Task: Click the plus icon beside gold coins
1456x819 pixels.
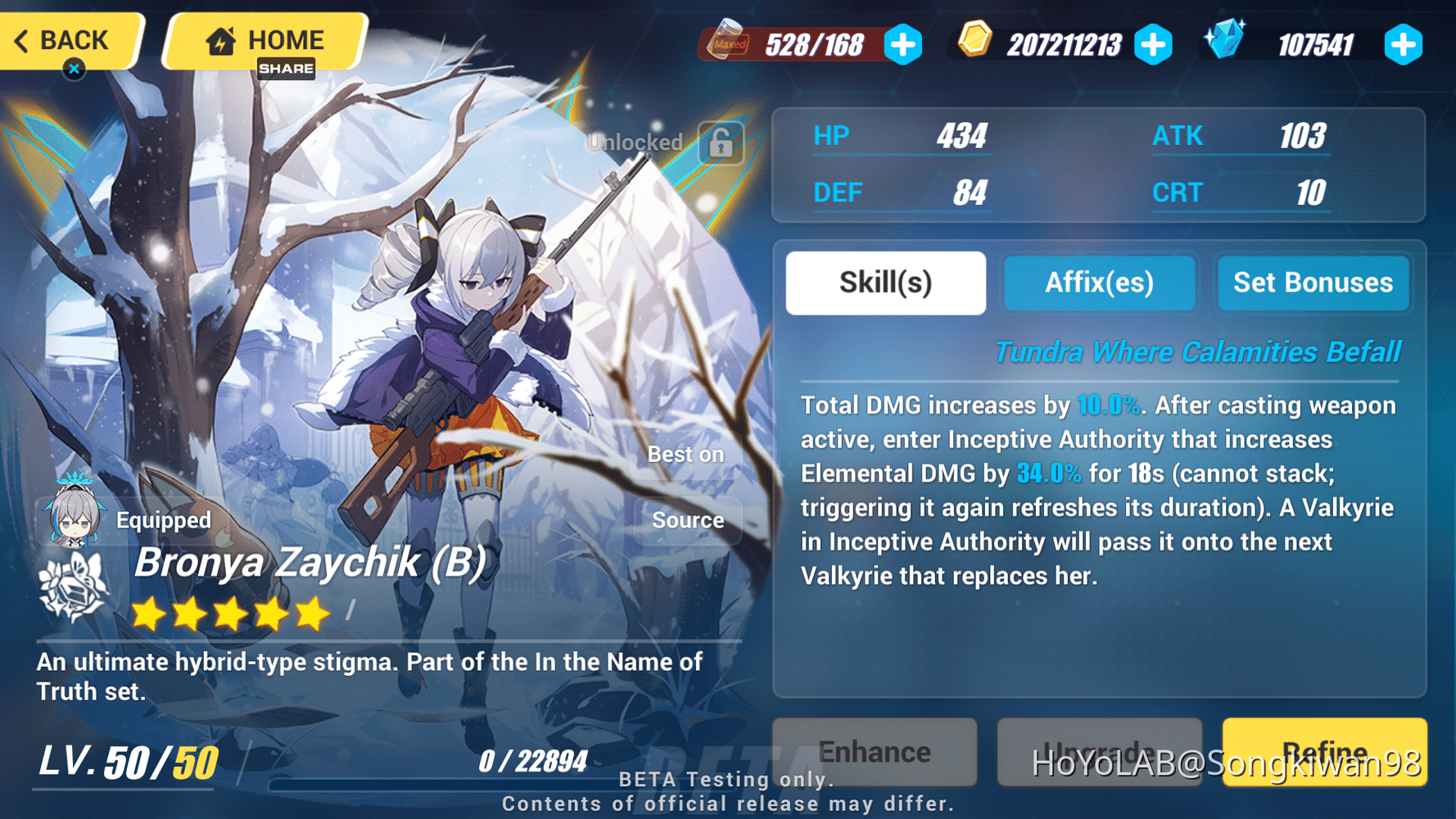Action: pyautogui.click(x=1155, y=45)
